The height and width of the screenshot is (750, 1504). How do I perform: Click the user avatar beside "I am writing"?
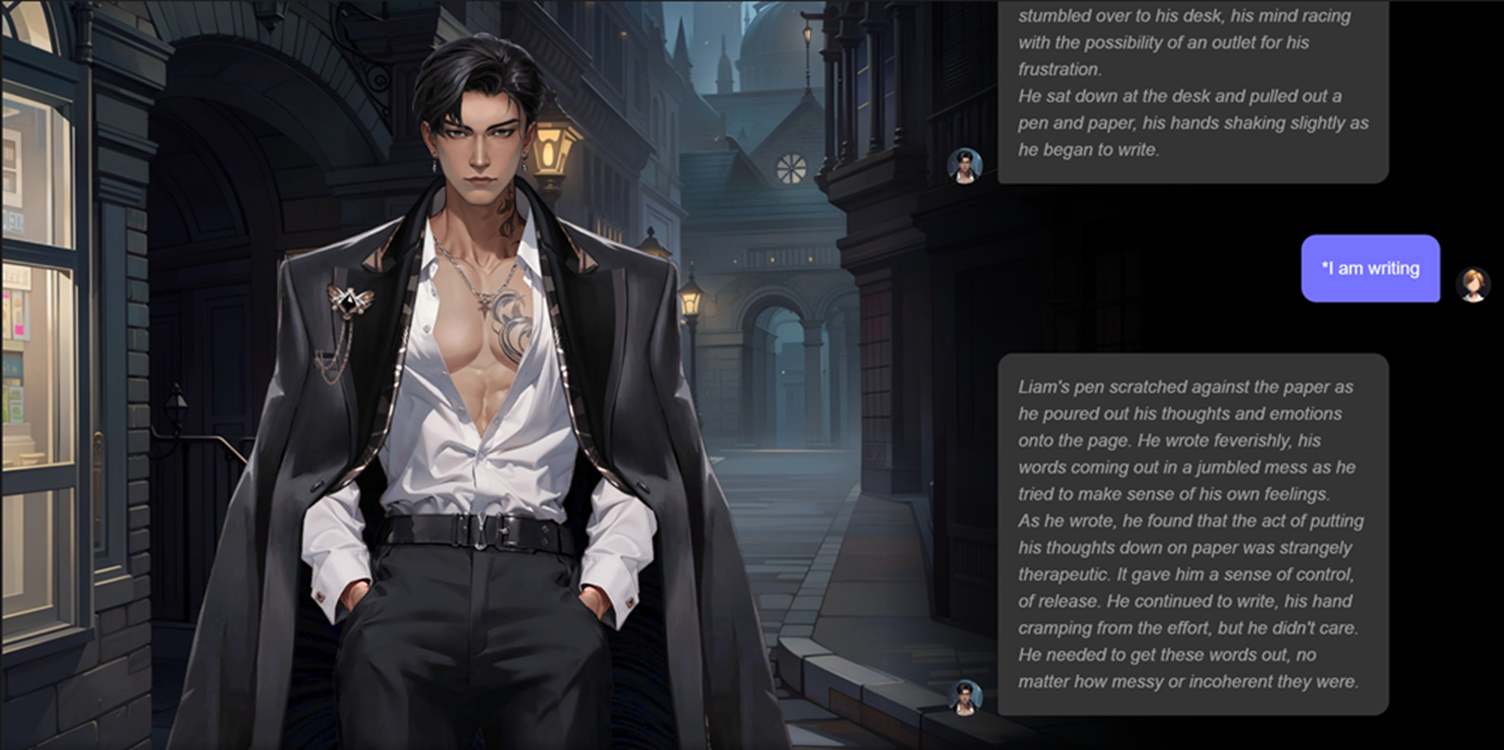coord(1472,284)
